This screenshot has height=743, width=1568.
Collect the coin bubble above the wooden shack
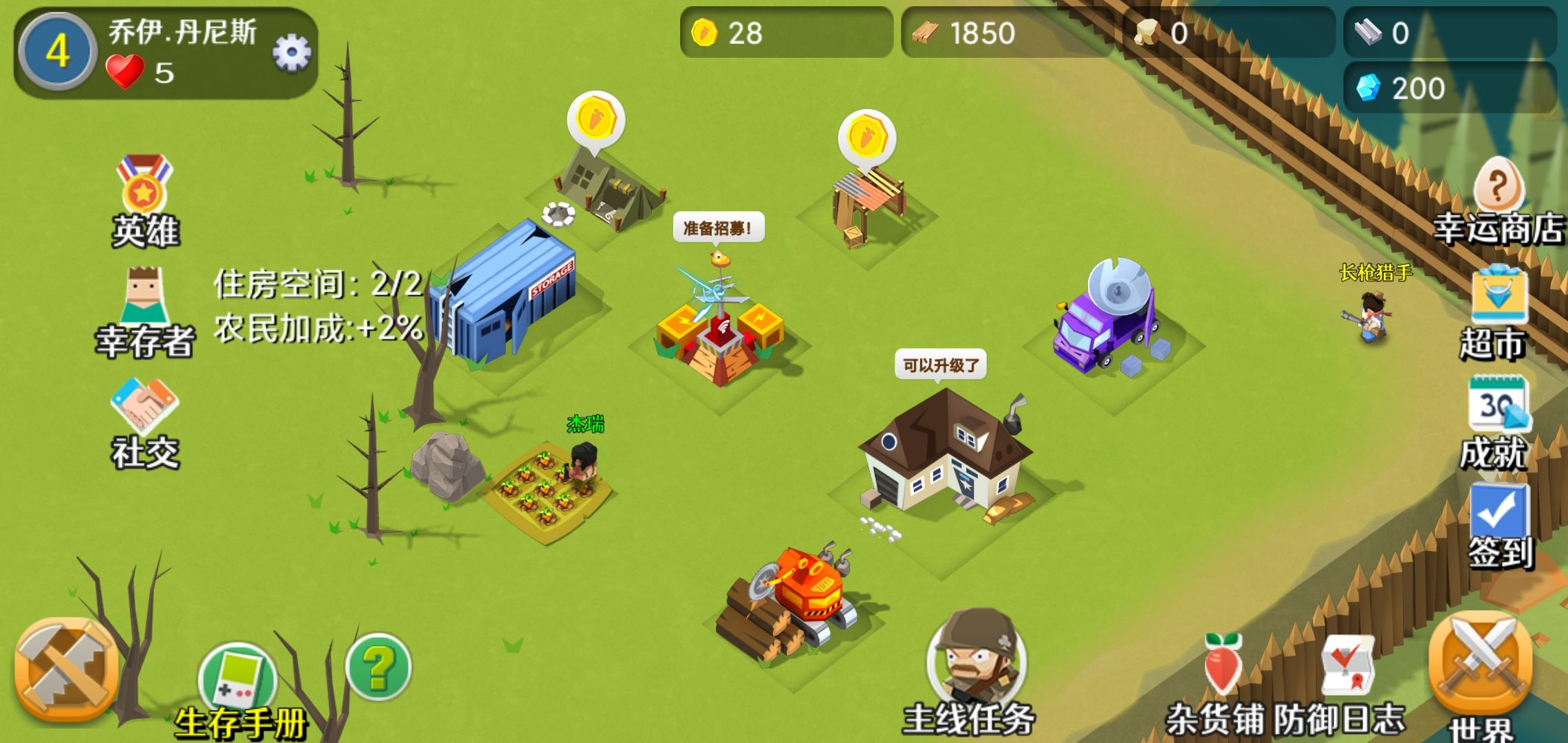867,138
